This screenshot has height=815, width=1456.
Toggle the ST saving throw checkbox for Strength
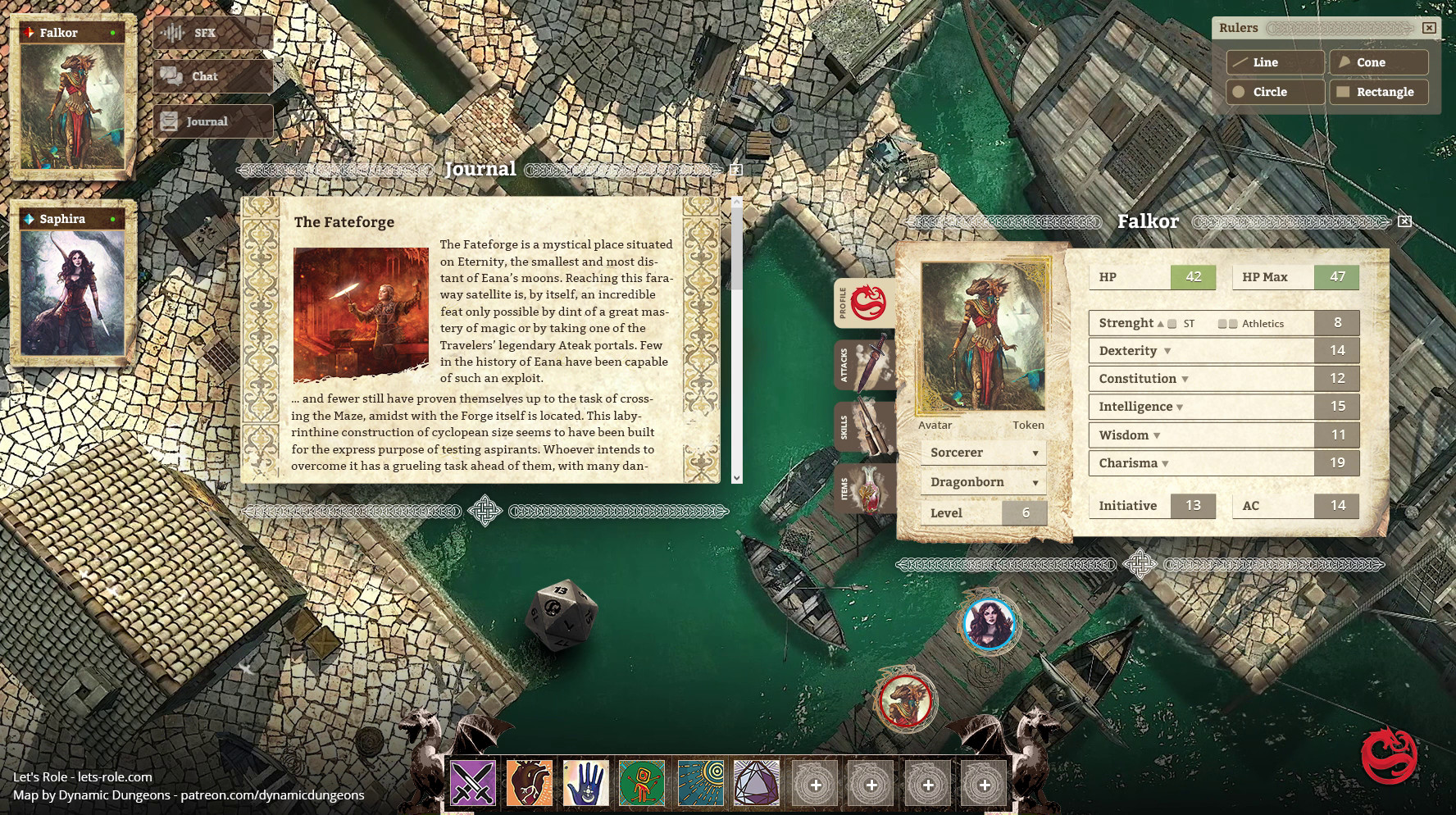coord(1172,323)
